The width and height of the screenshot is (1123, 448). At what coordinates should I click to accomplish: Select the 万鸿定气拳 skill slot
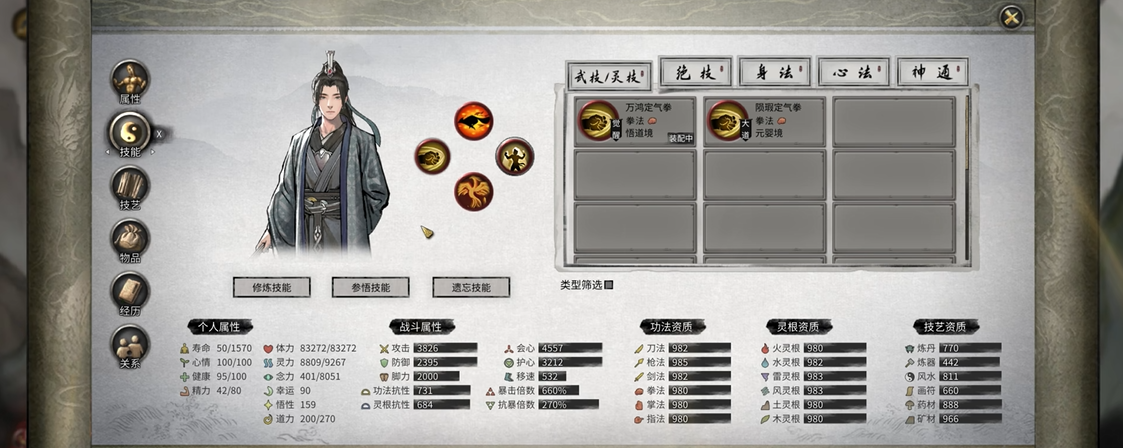[635, 121]
